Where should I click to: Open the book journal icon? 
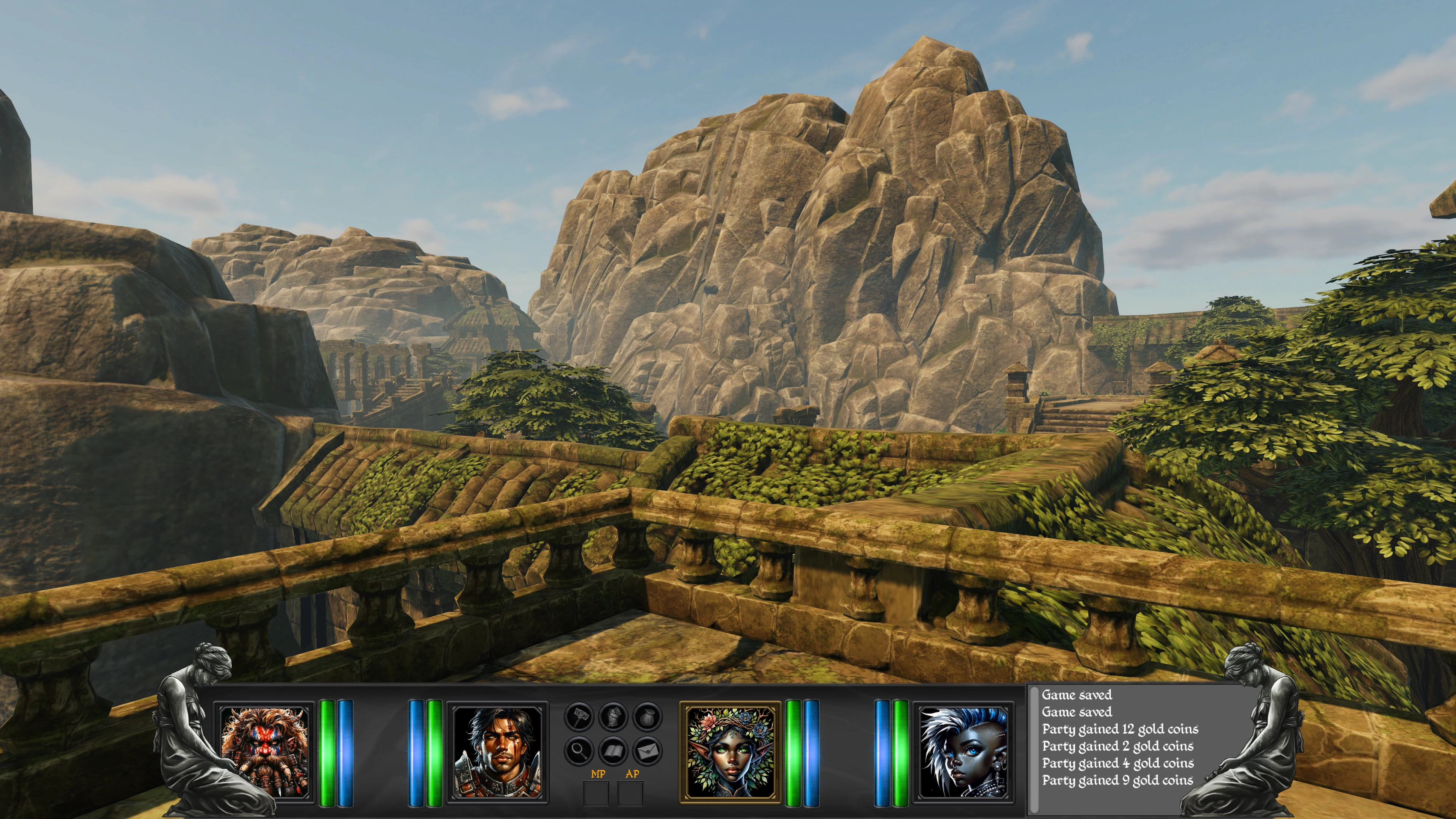click(613, 751)
